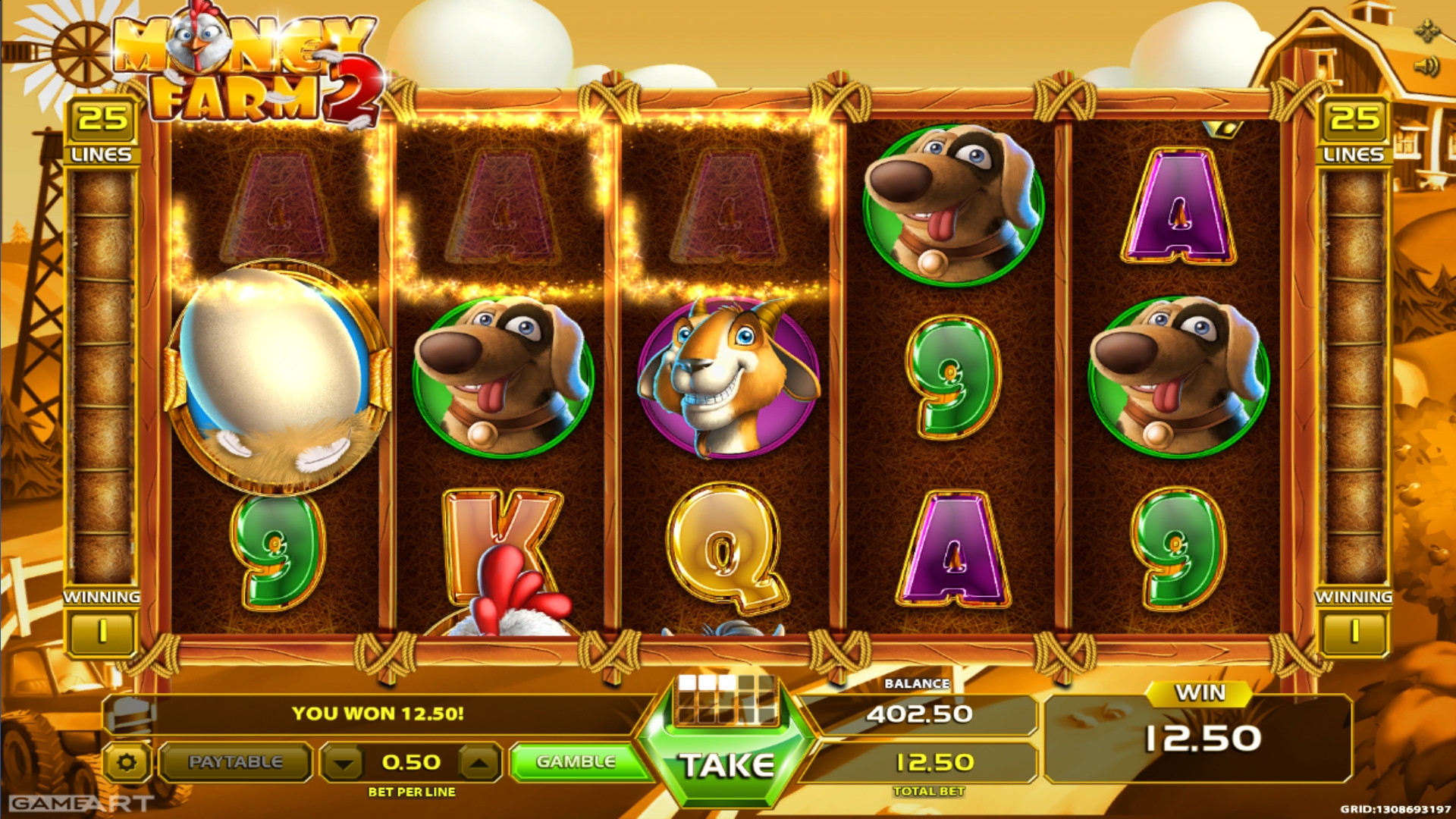Toggle sound with the speaker icon
This screenshot has width=1456, height=819.
[x=1426, y=67]
